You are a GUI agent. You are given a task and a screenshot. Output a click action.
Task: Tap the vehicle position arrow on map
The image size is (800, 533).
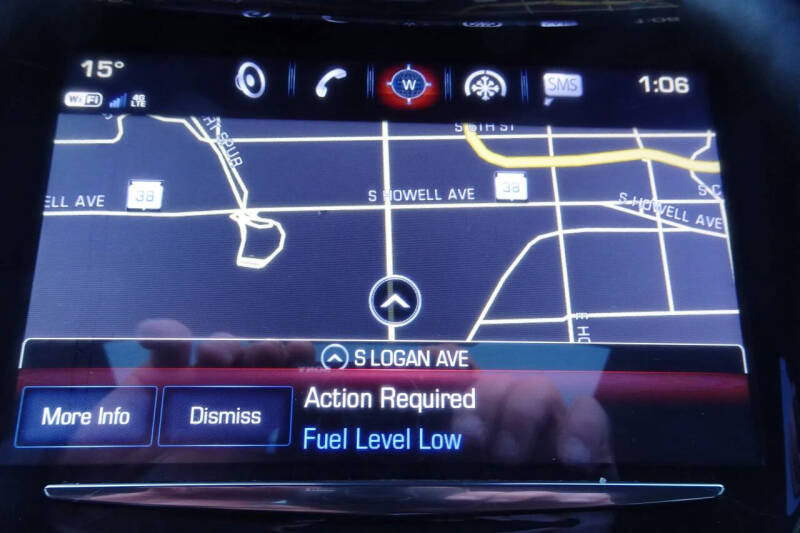click(395, 298)
